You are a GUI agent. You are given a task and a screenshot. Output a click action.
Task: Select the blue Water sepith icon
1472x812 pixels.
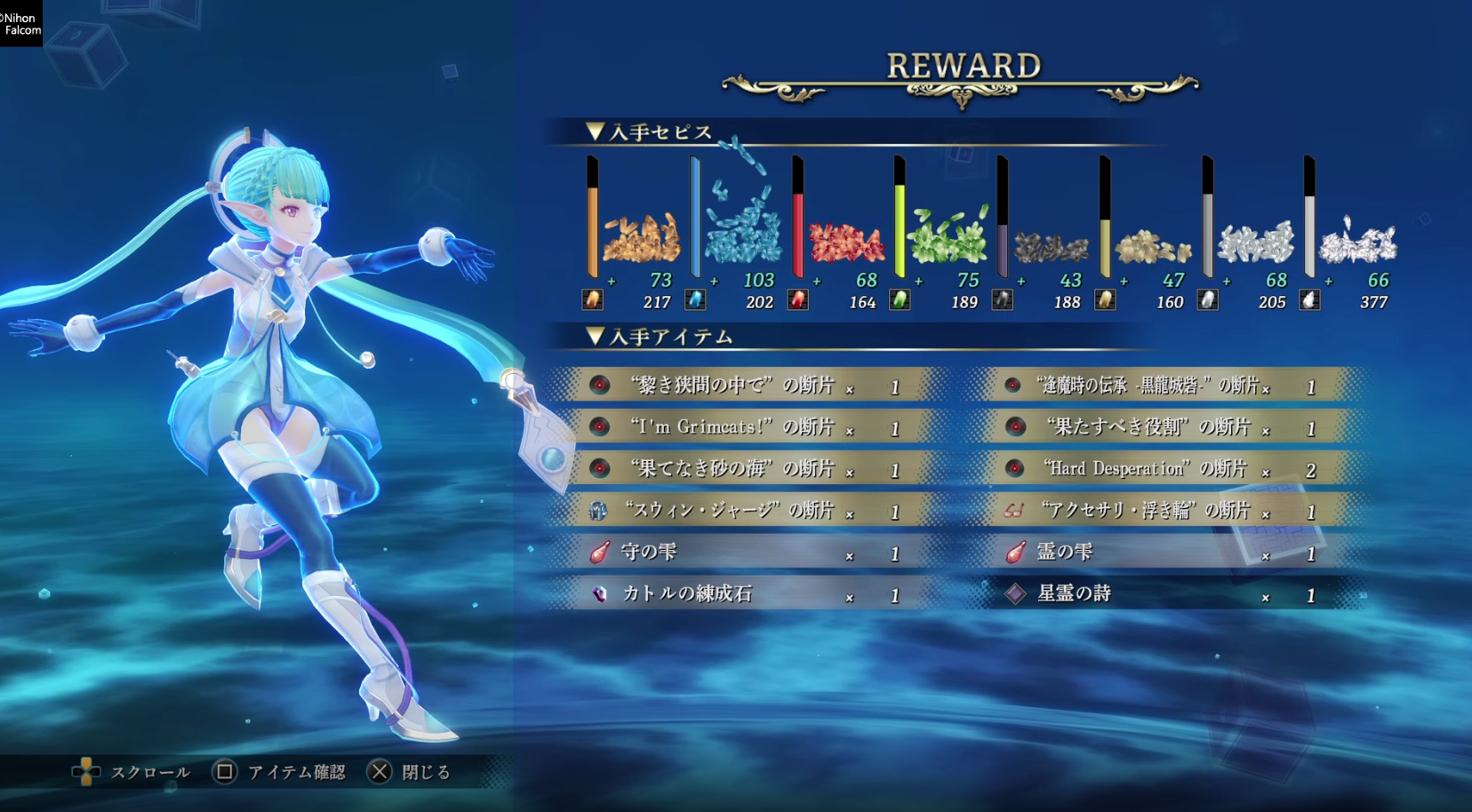point(697,300)
